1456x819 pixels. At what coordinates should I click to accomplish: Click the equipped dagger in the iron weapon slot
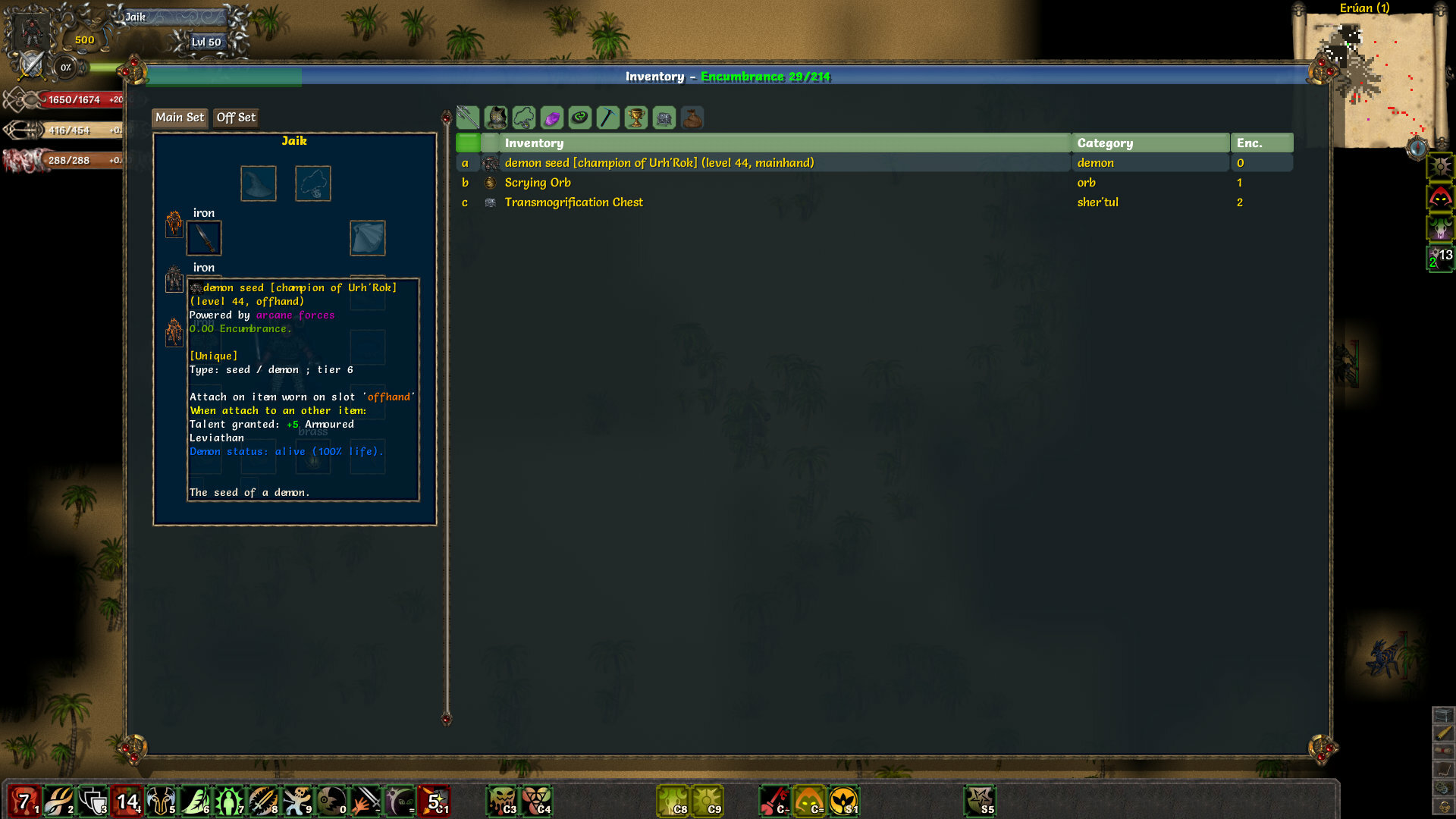(x=203, y=237)
